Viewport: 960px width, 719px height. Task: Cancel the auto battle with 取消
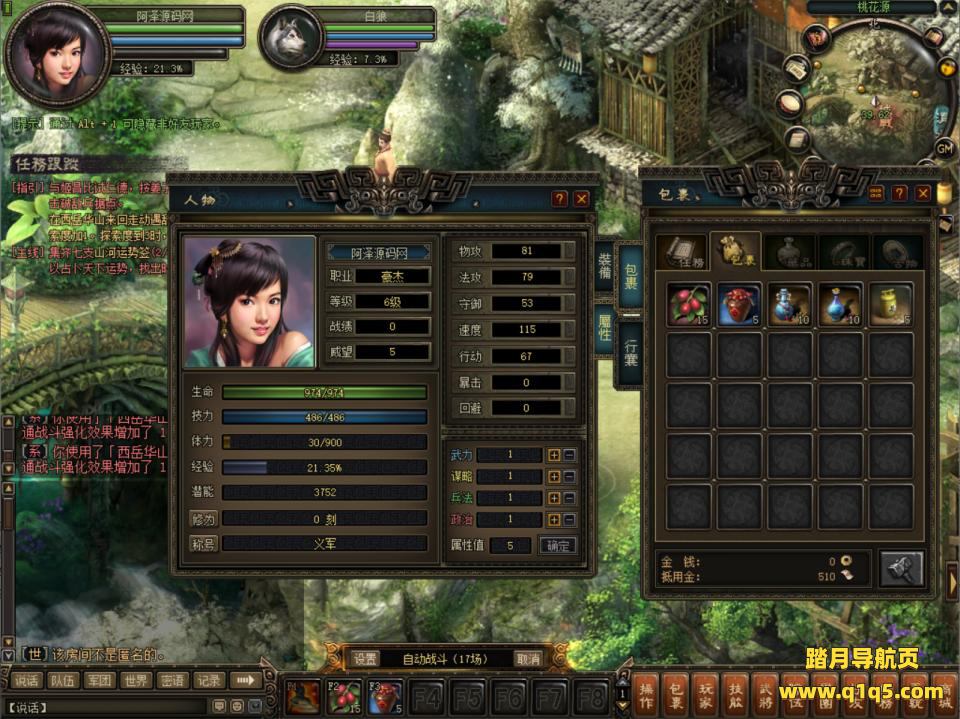(528, 658)
